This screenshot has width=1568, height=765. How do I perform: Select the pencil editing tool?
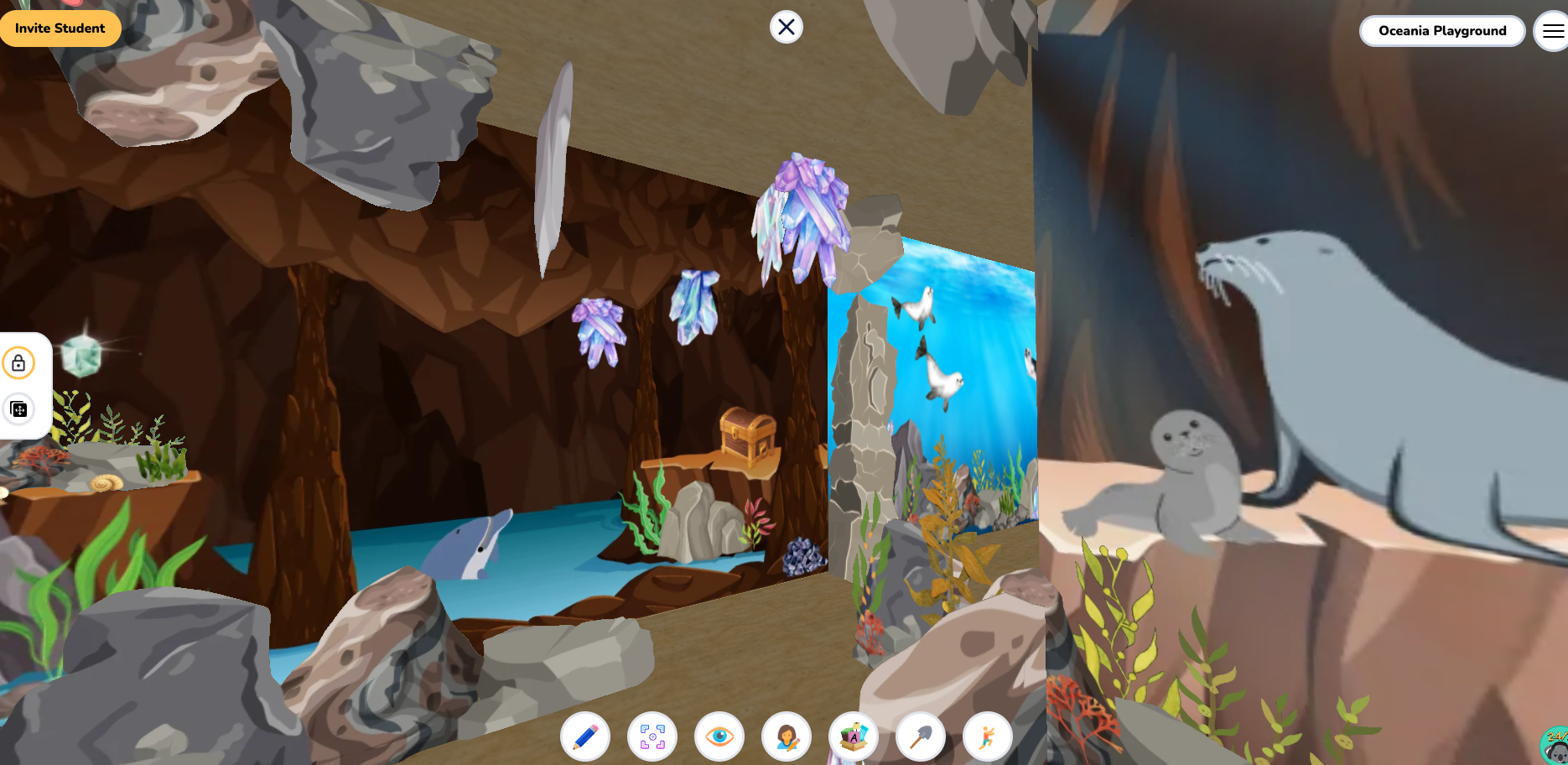click(x=584, y=736)
